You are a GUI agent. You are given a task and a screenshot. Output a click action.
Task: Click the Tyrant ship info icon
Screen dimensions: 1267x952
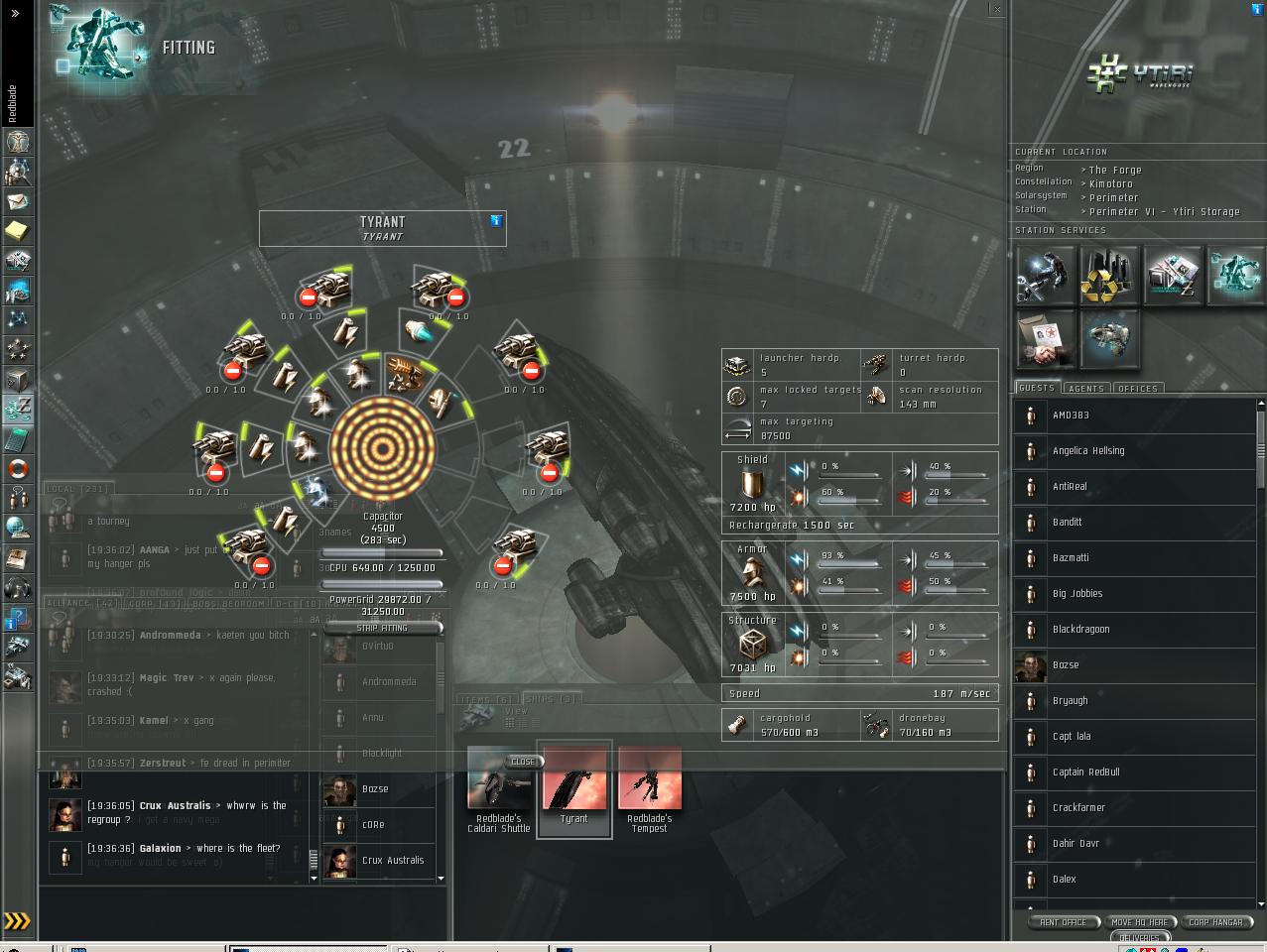coord(496,220)
